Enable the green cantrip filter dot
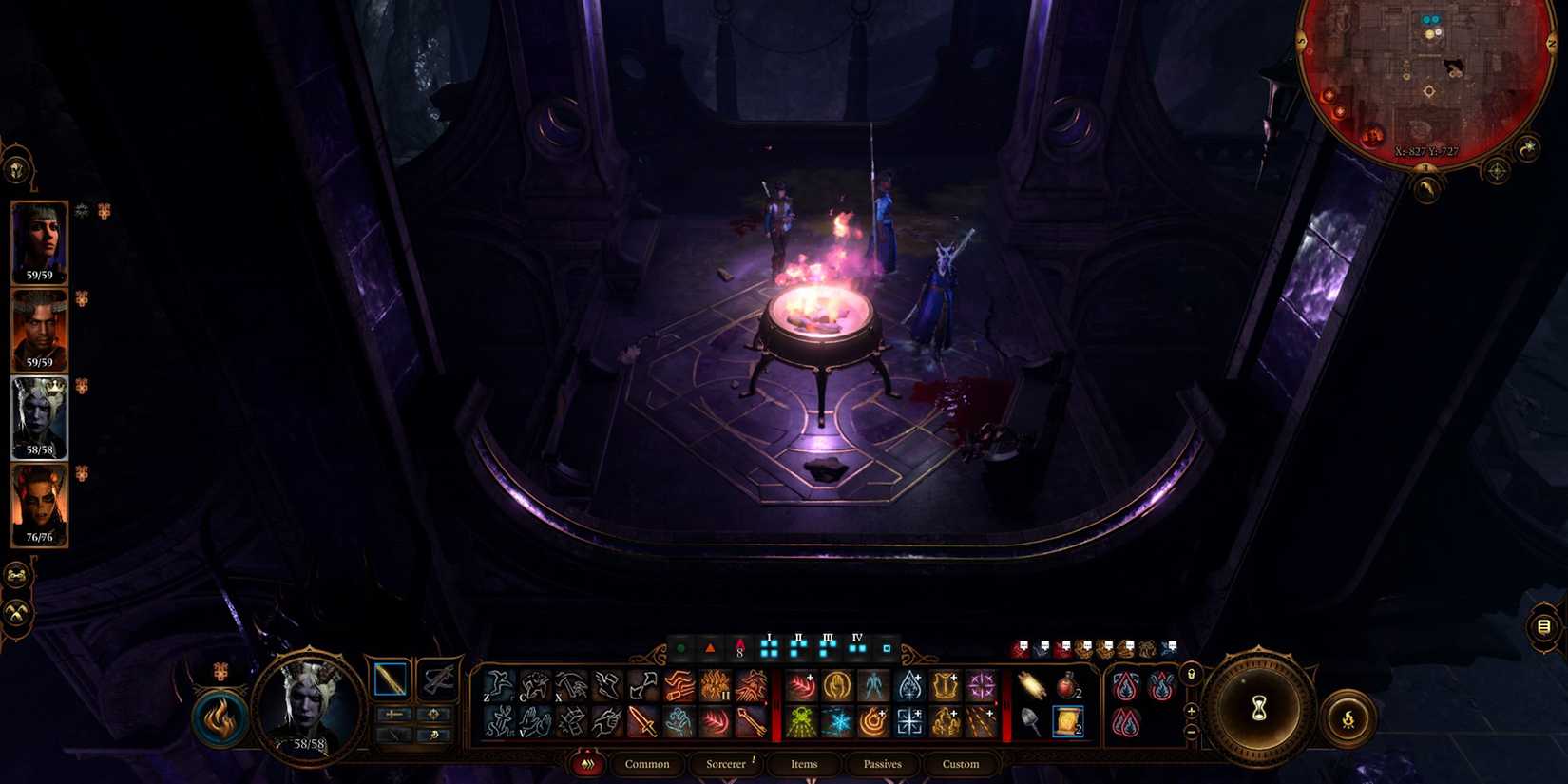 click(x=679, y=646)
